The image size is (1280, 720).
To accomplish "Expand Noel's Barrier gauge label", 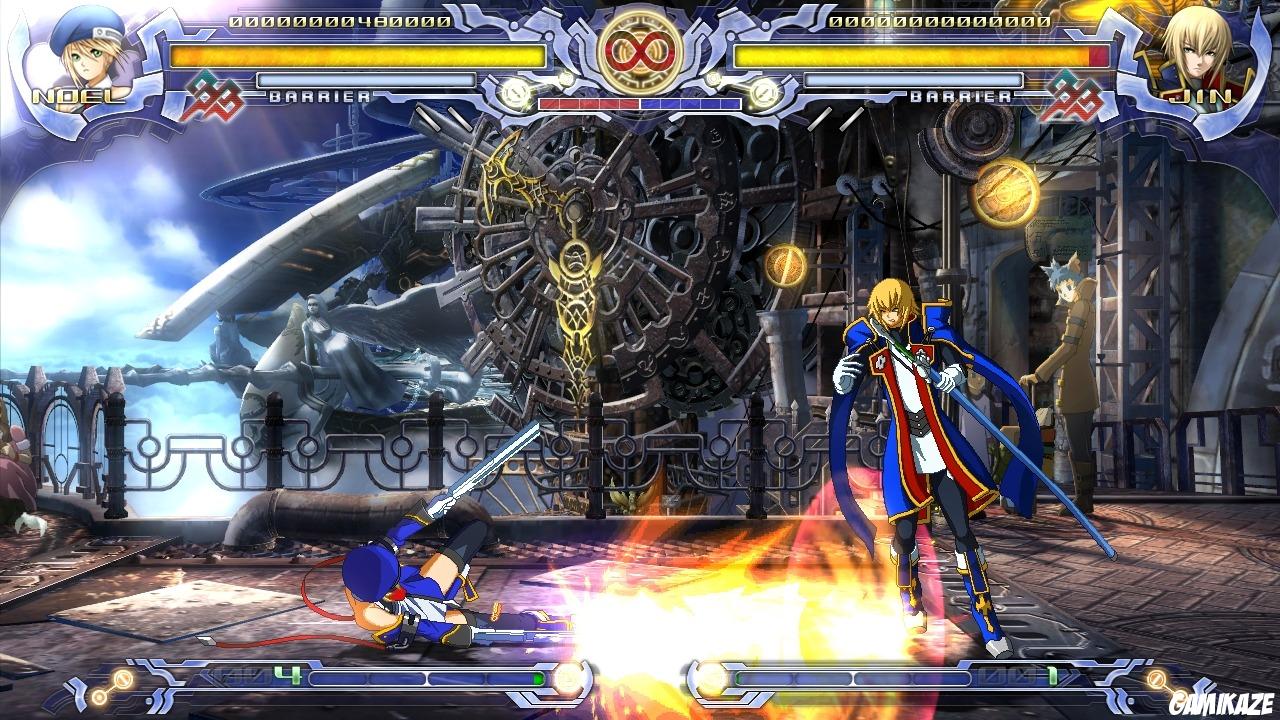I will tap(320, 96).
